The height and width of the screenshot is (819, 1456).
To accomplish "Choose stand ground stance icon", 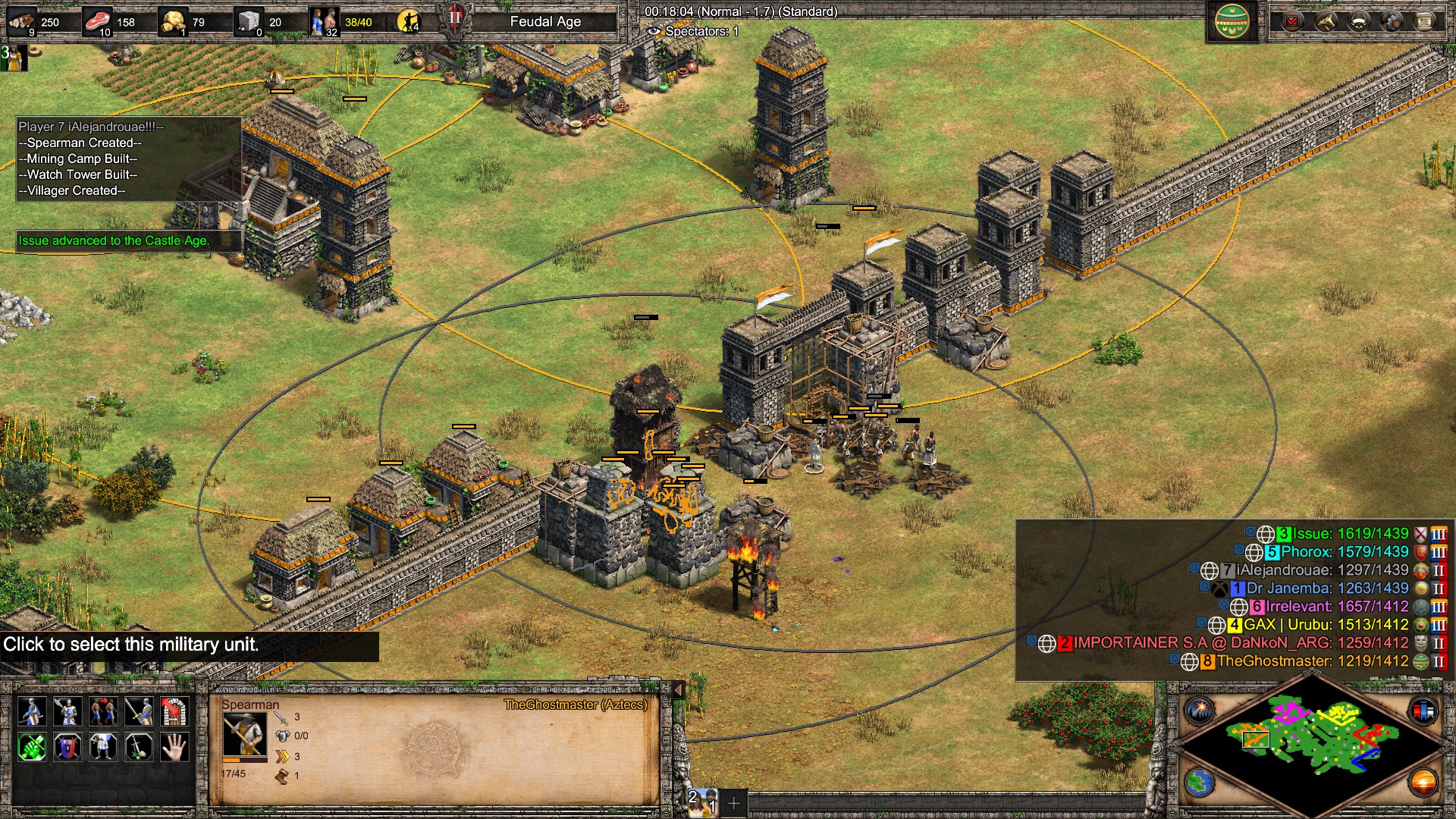I will click(103, 747).
